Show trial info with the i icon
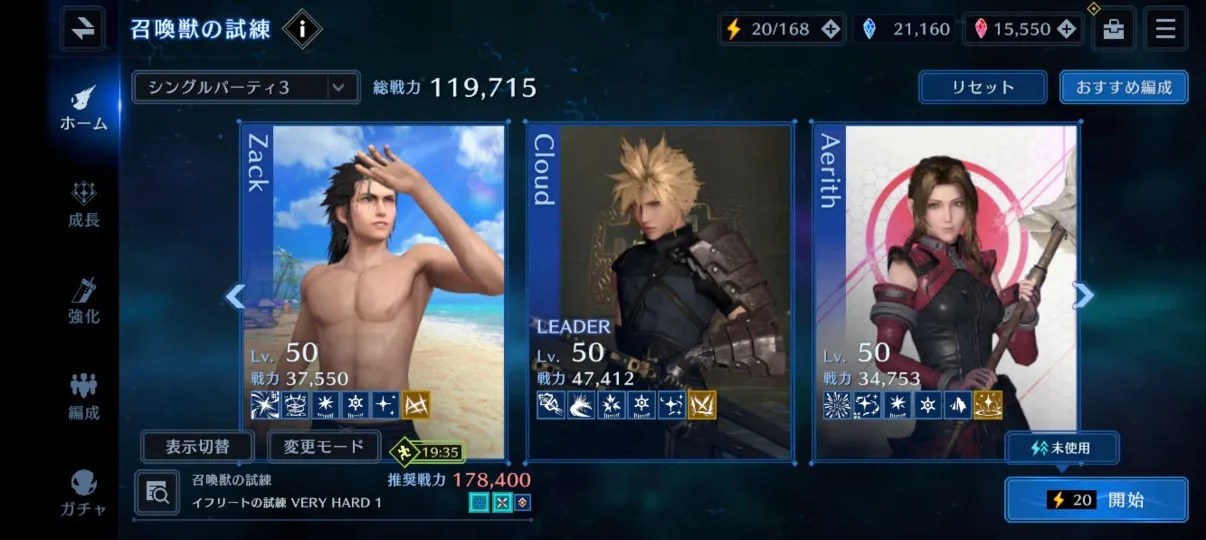 coord(301,29)
